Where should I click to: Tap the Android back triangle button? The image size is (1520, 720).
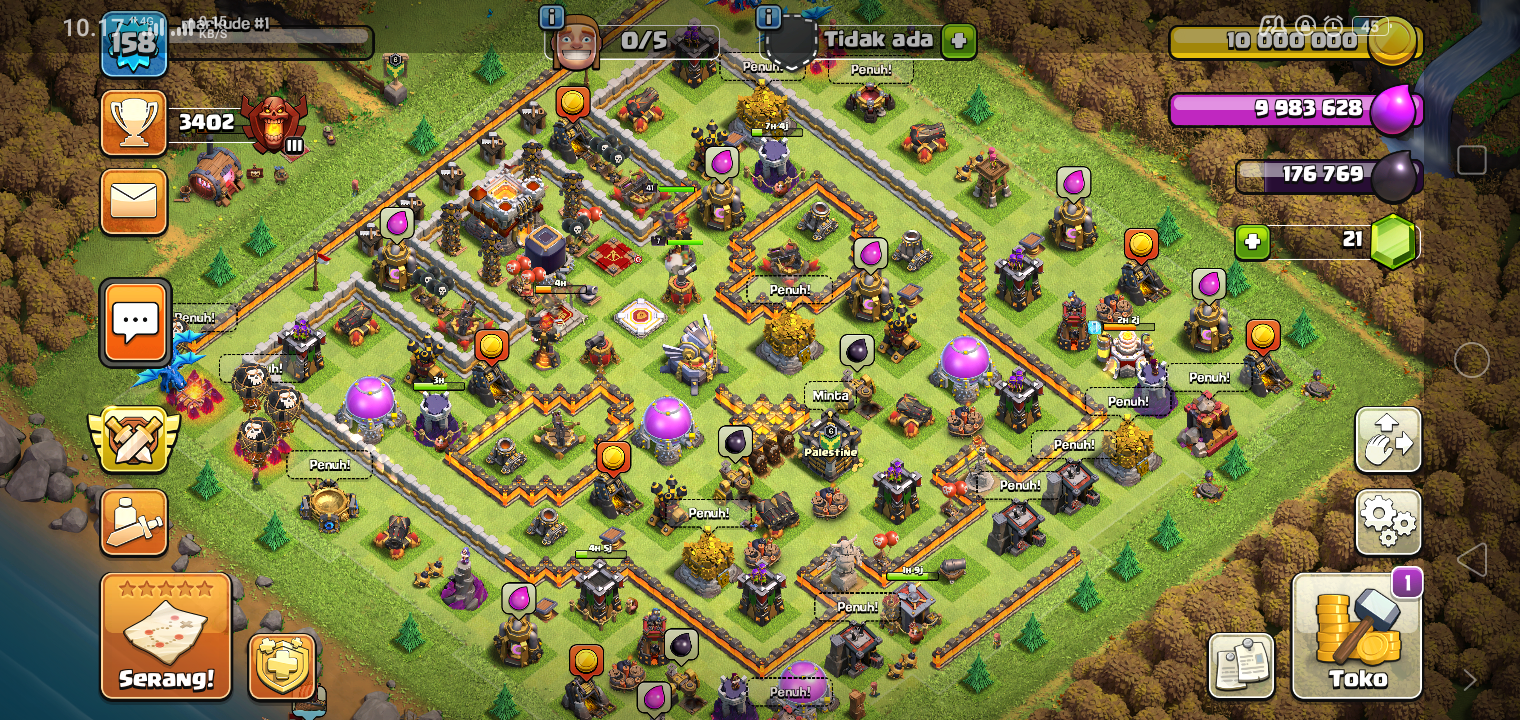(x=1471, y=559)
